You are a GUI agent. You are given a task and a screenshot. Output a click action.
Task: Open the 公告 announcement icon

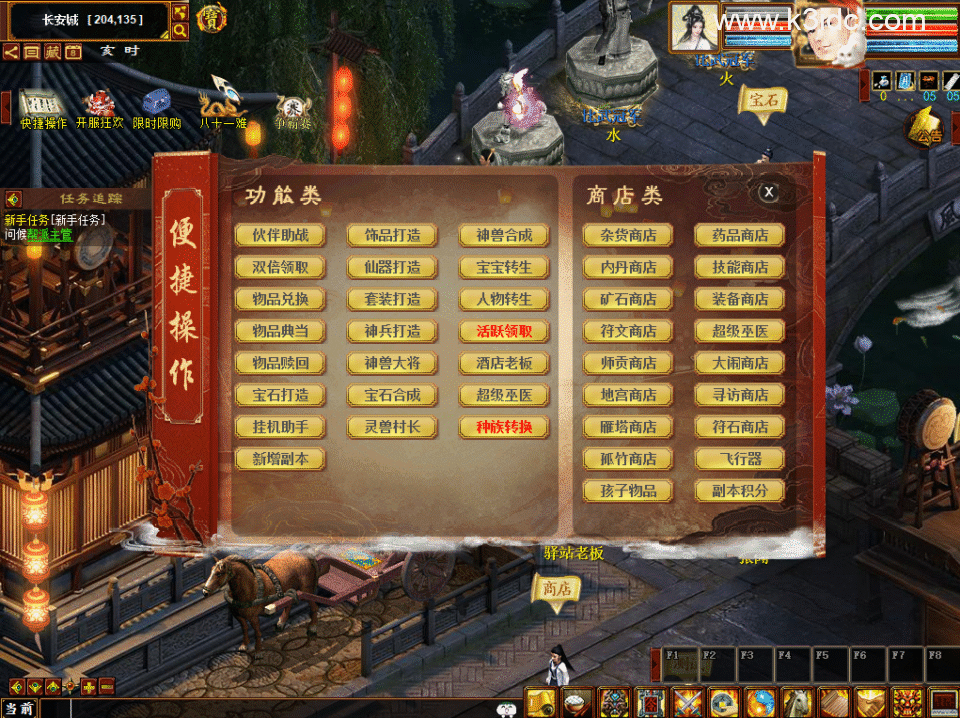coord(924,128)
